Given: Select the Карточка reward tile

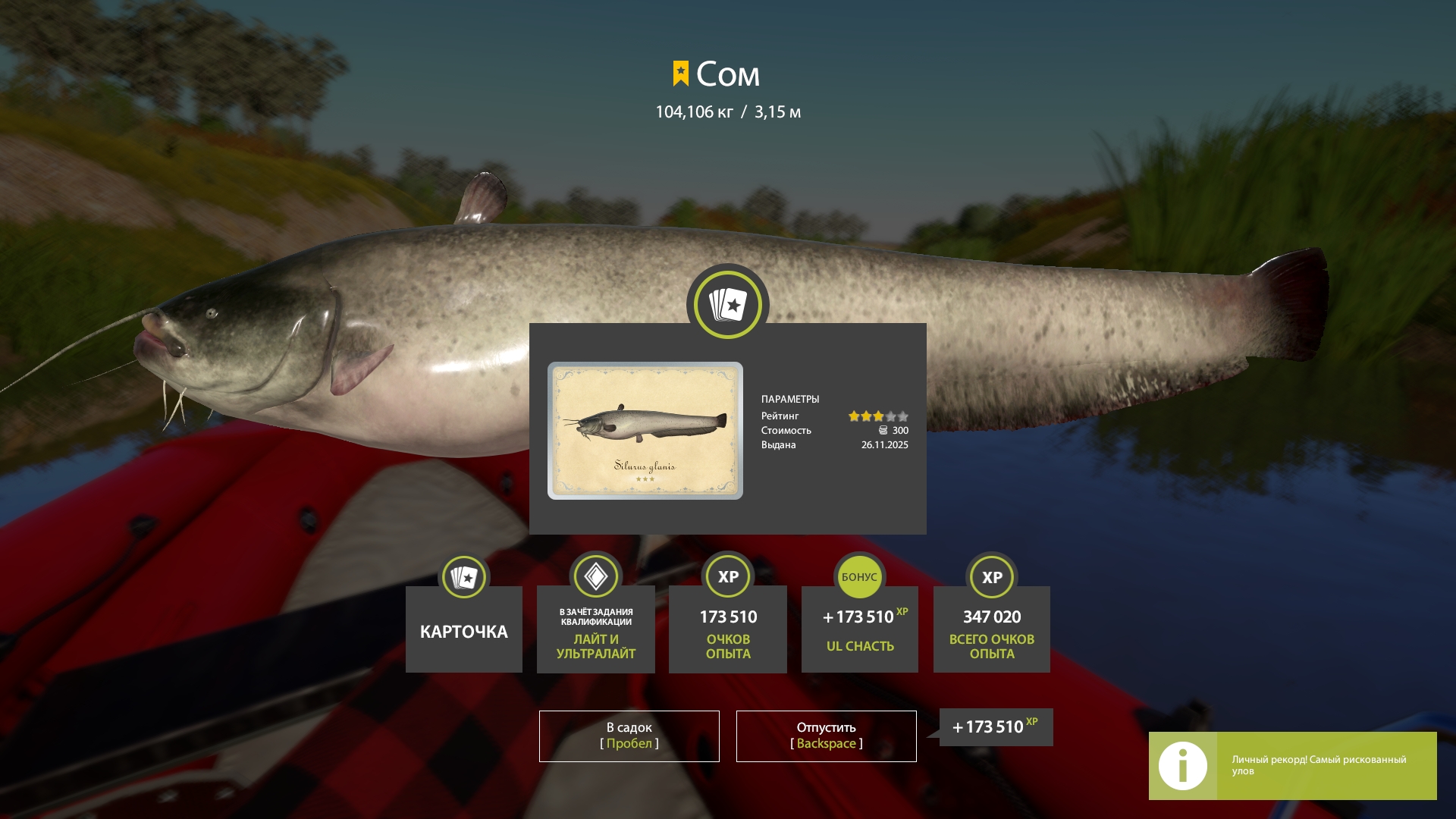Looking at the screenshot, I should point(464,629).
